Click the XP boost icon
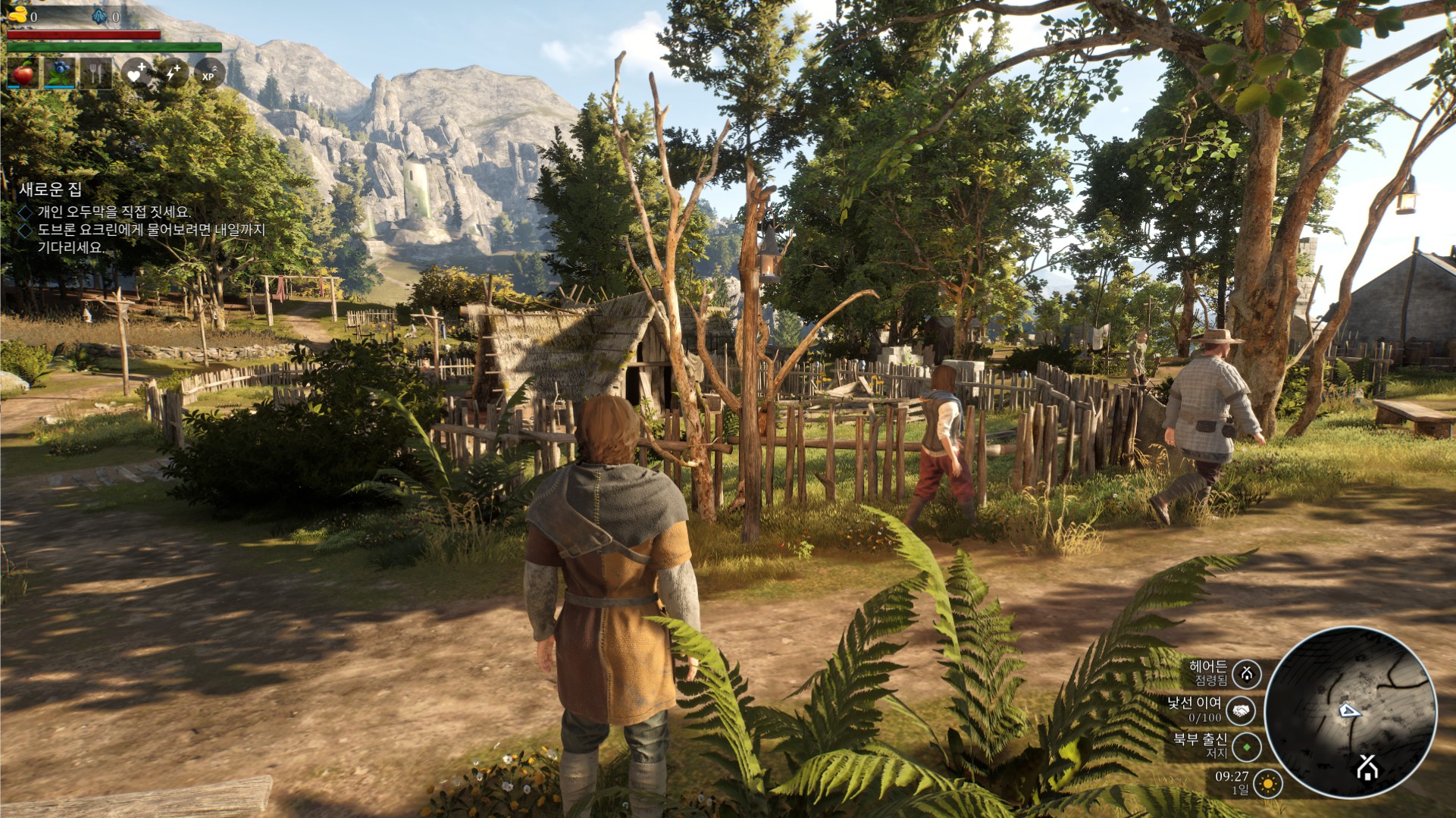Image resolution: width=1456 pixels, height=818 pixels. point(209,74)
